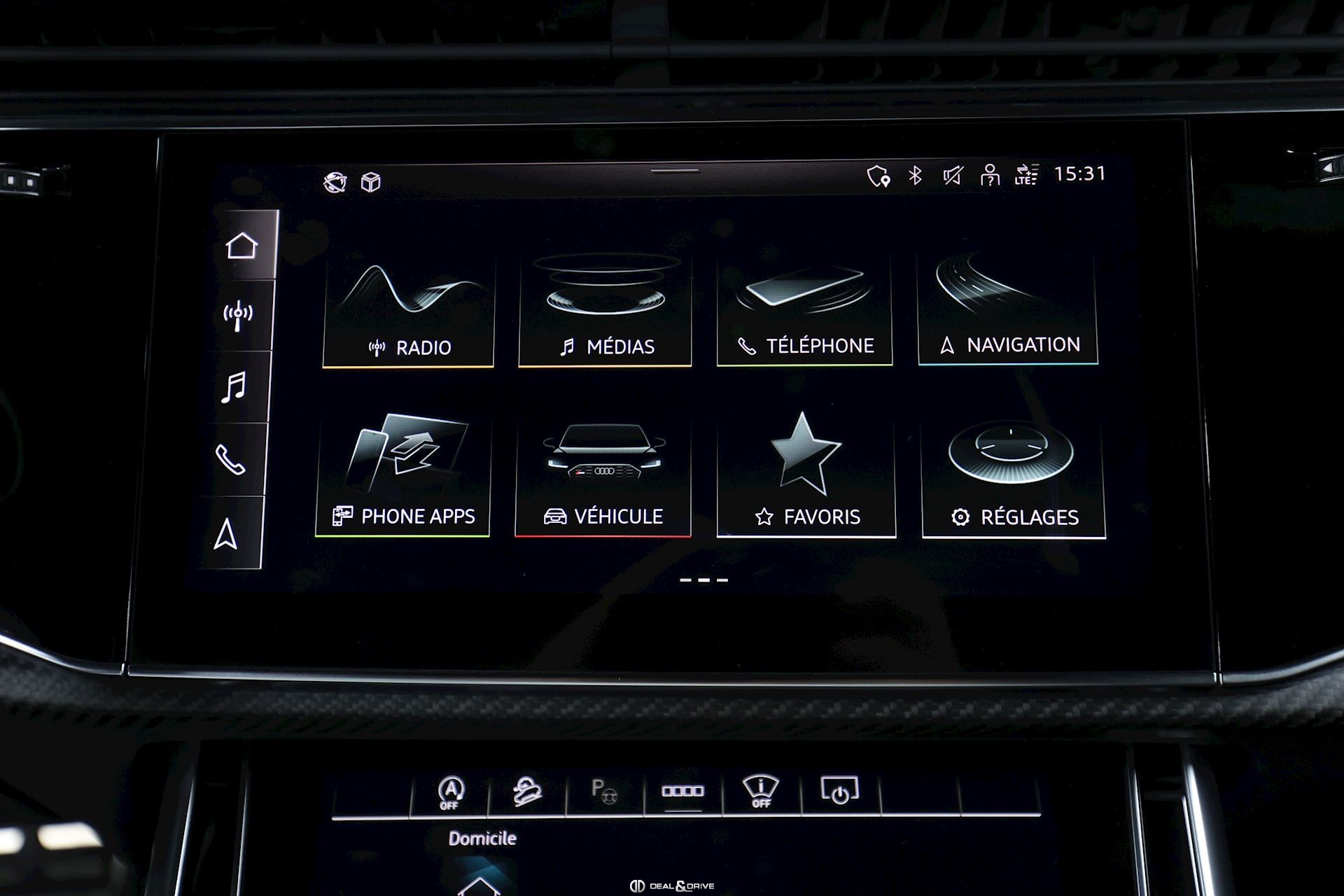Toggle the auto start-stop A OFF button
The image size is (1344, 896).
click(x=449, y=793)
